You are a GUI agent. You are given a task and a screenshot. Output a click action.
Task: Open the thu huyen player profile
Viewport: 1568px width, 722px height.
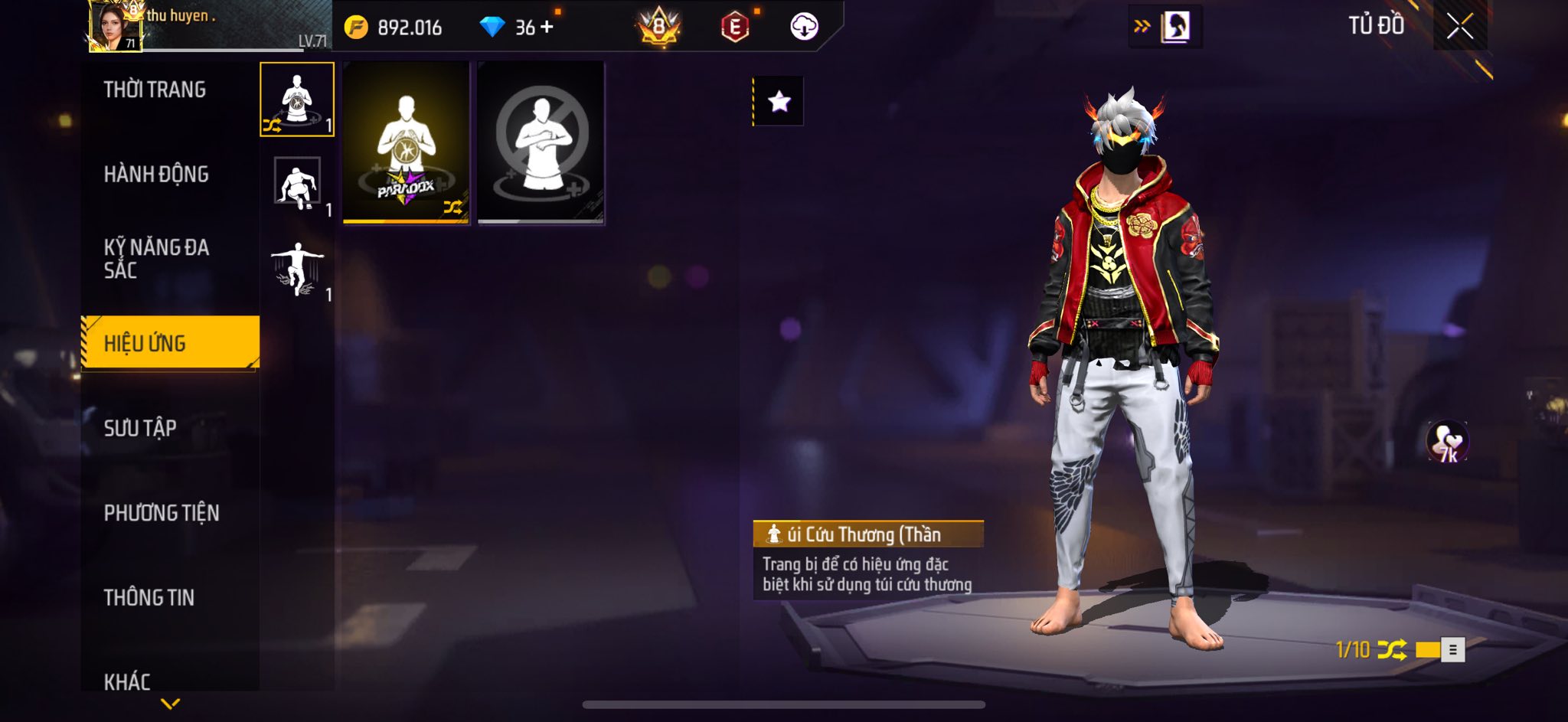pos(116,27)
